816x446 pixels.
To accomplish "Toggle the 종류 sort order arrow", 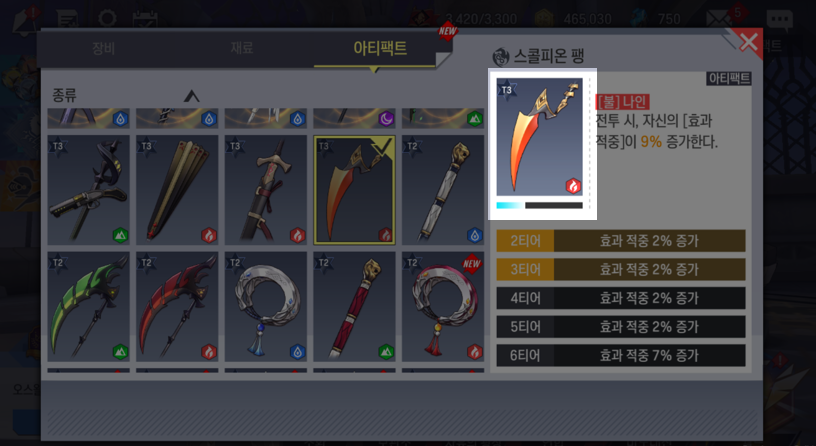I will point(192,96).
